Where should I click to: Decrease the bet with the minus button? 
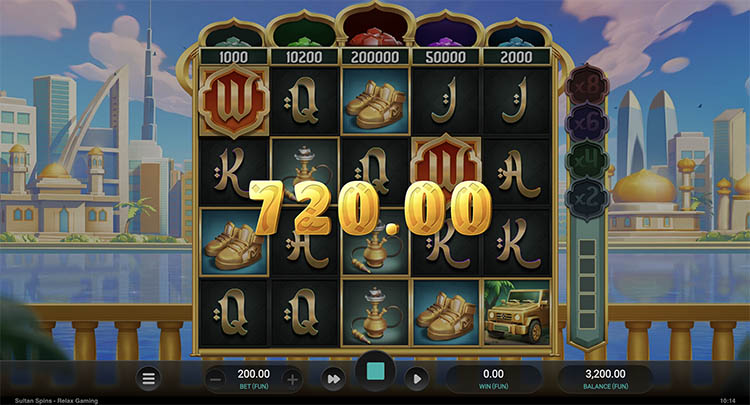[217, 378]
